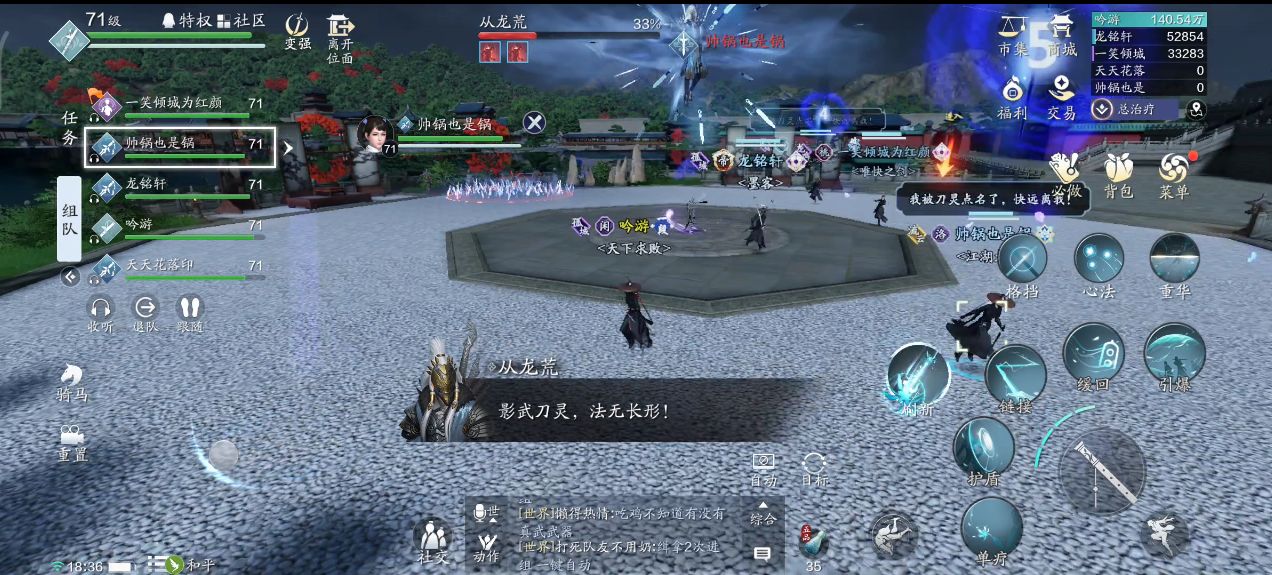
Task: Click the 退队 leave team button
Action: coord(145,312)
